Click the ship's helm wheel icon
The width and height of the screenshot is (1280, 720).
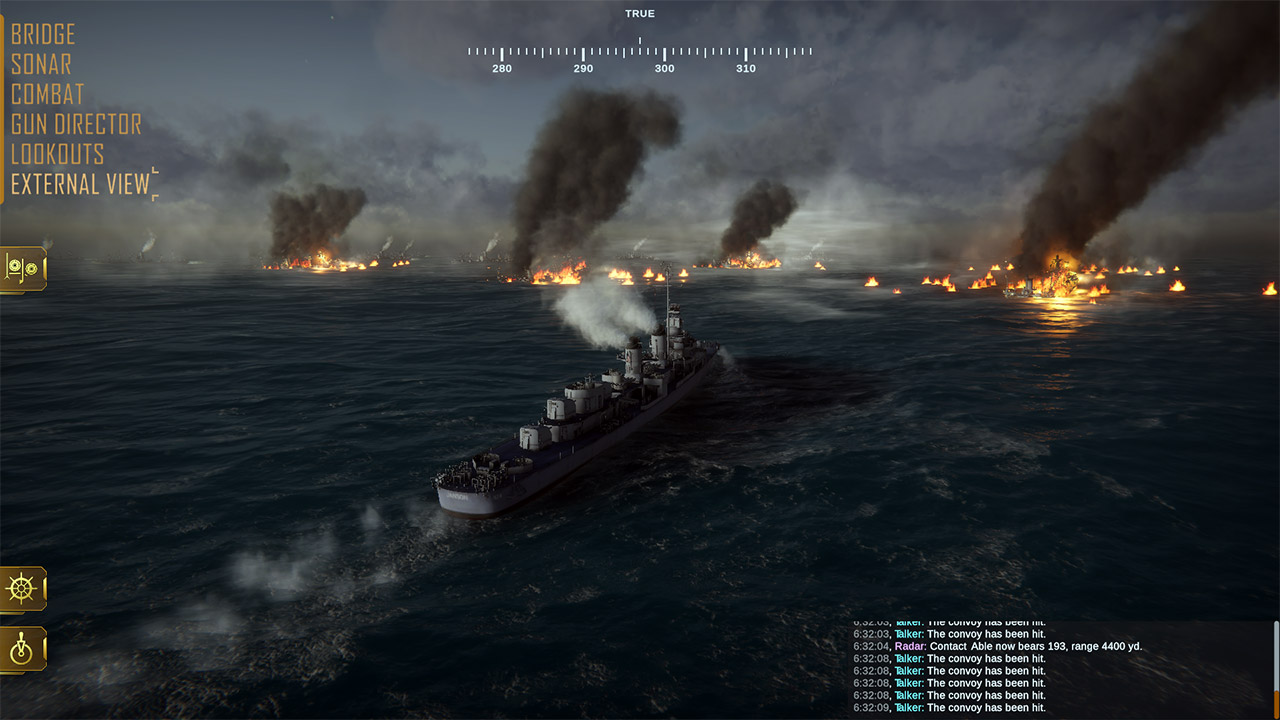pyautogui.click(x=22, y=588)
